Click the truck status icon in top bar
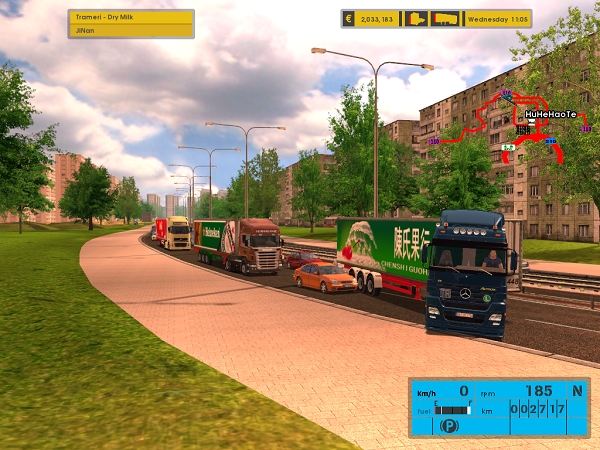 click(416, 18)
